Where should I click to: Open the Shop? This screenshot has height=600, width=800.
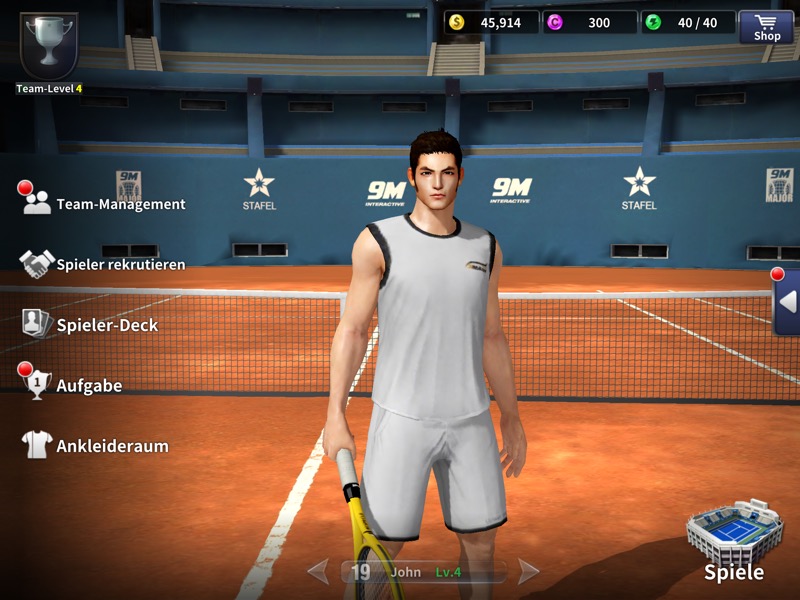pos(767,26)
